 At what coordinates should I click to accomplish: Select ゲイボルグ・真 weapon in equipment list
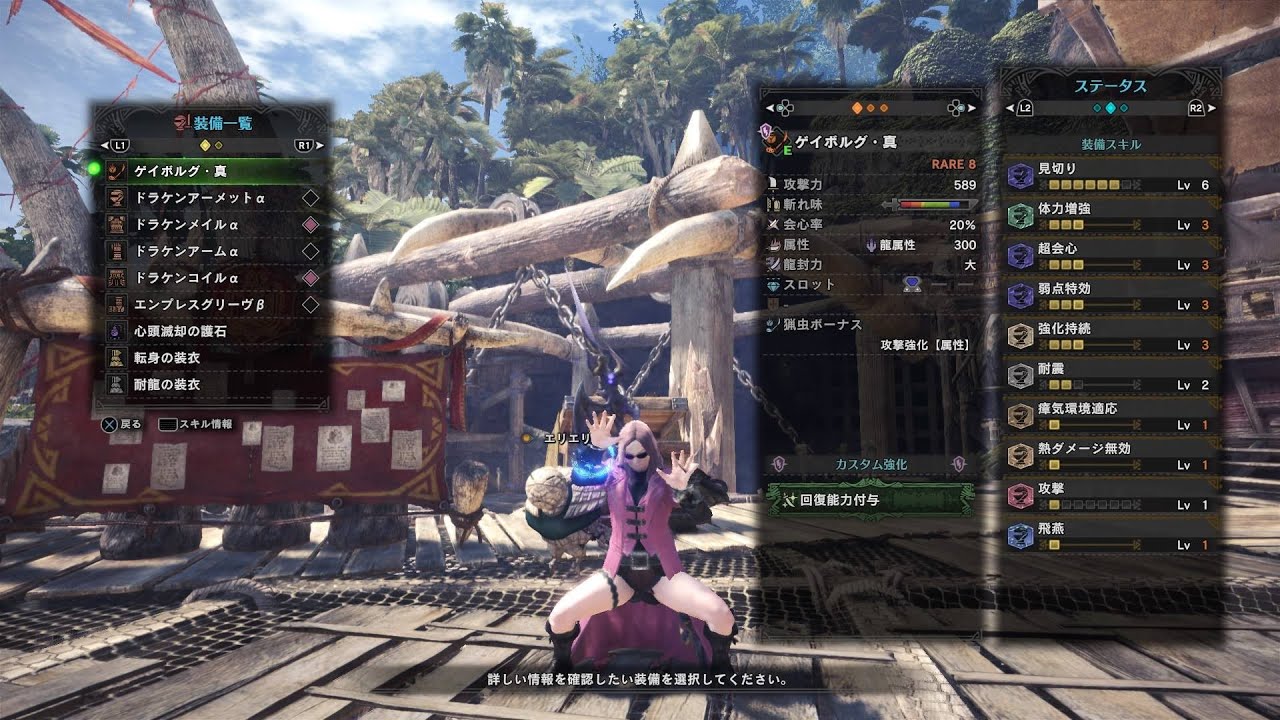coord(210,171)
